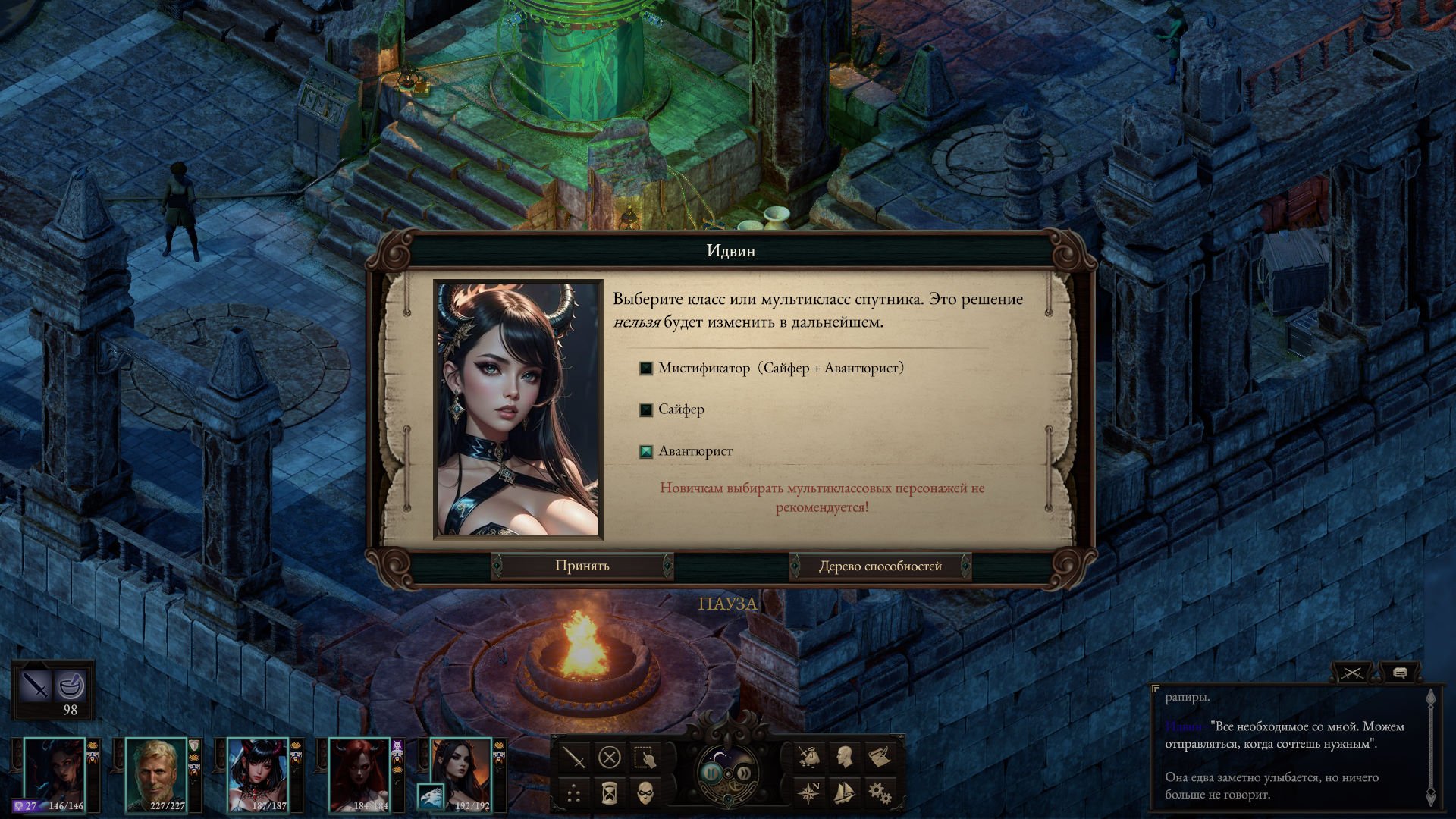
Task: Click the sword attack command icon
Action: [574, 757]
